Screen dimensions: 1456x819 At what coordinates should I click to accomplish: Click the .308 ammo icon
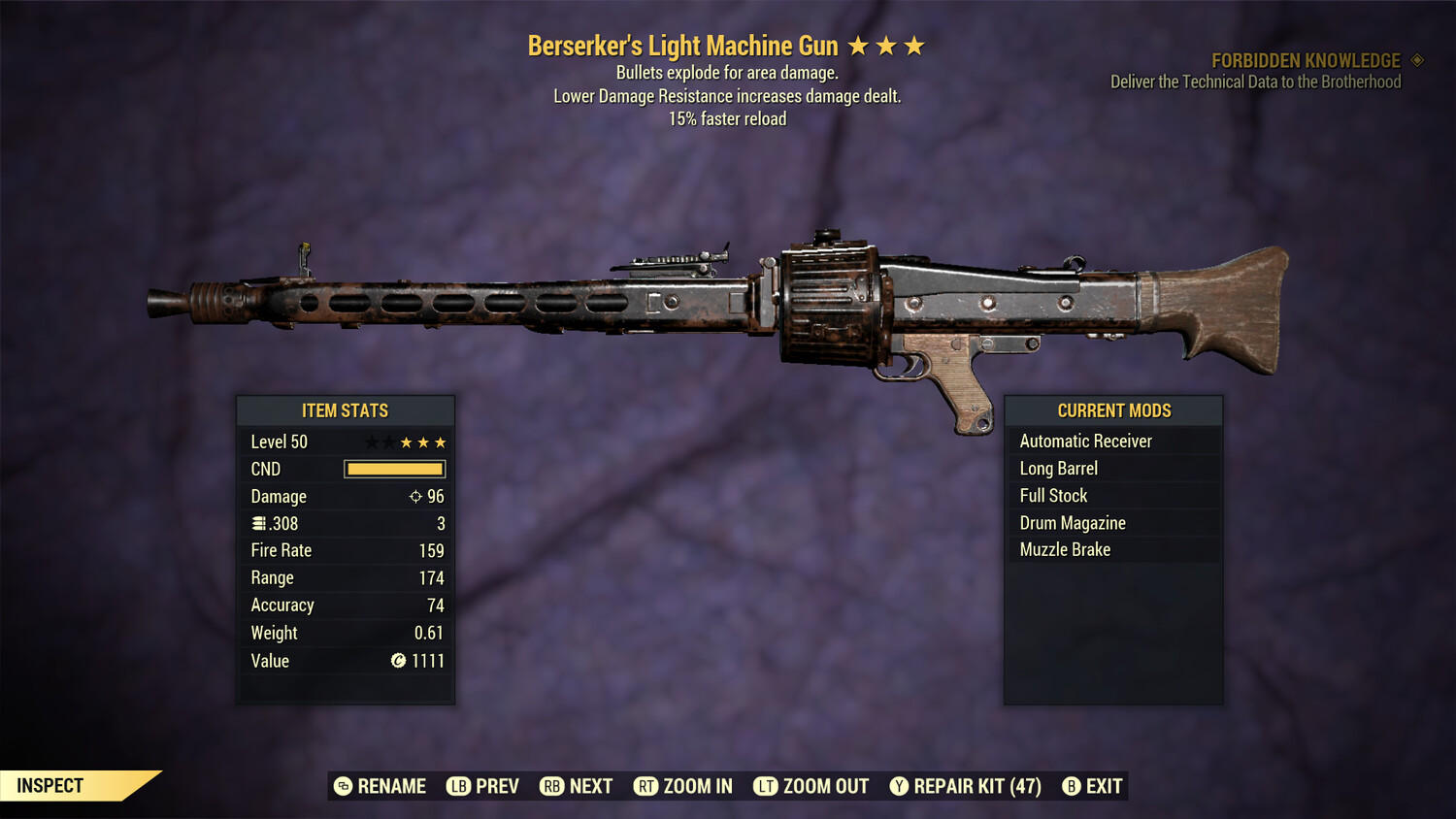258,522
